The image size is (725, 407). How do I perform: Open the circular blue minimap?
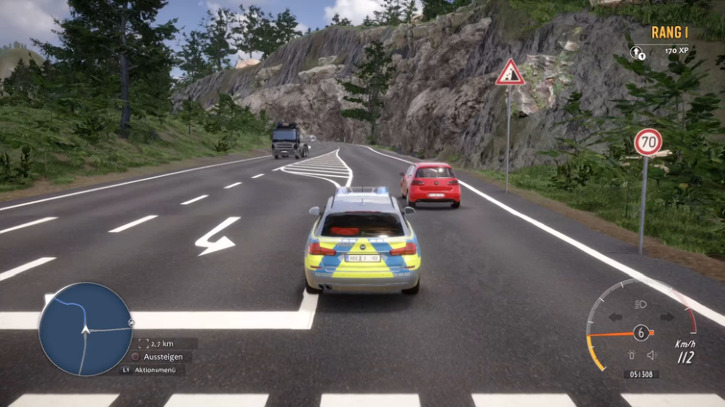(x=85, y=329)
